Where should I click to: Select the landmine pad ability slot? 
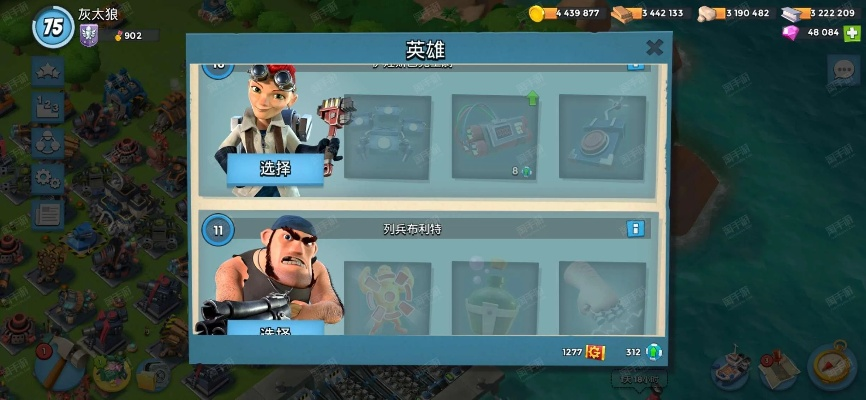(602, 137)
